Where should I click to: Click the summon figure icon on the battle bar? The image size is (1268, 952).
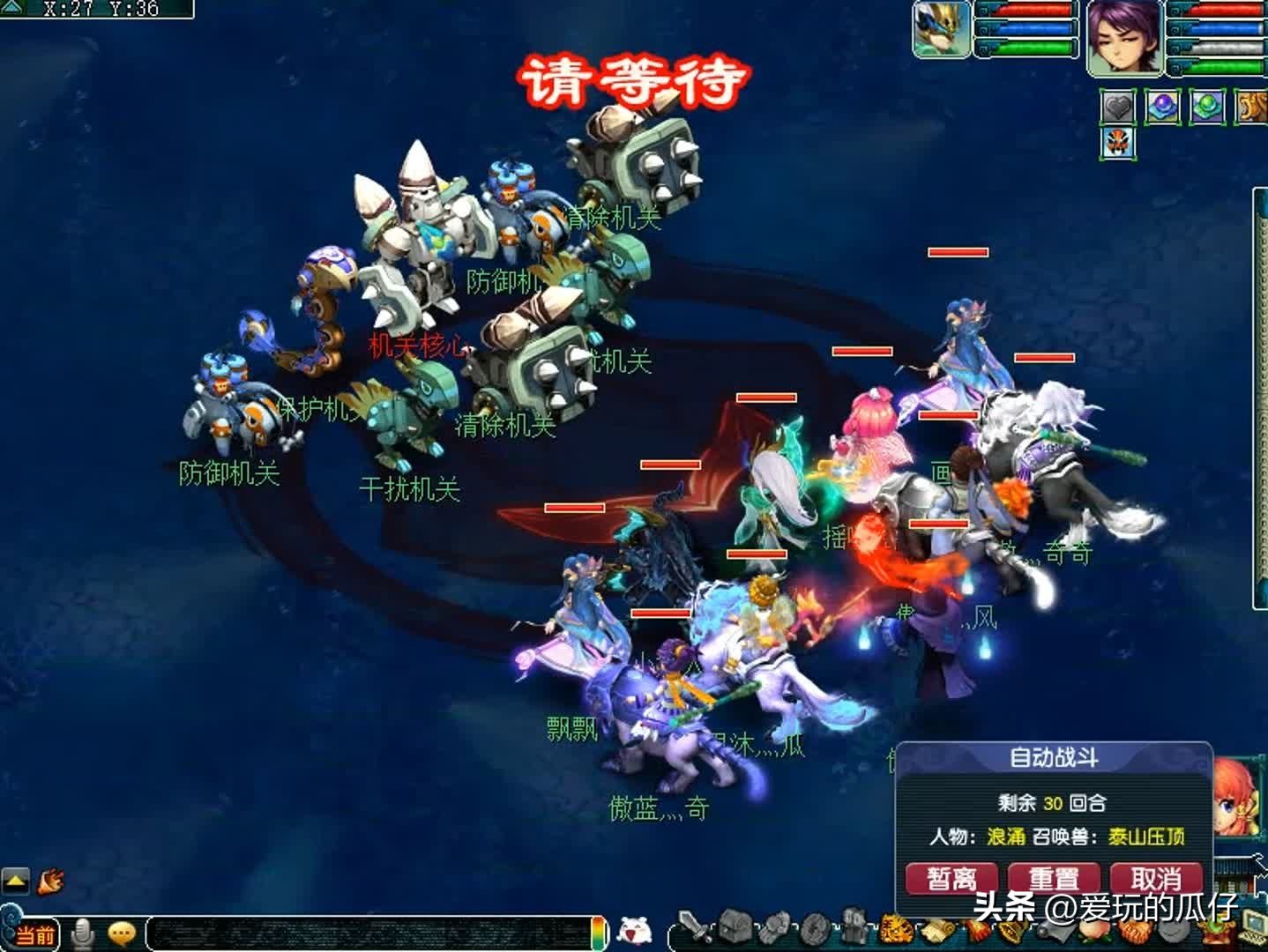[852, 931]
